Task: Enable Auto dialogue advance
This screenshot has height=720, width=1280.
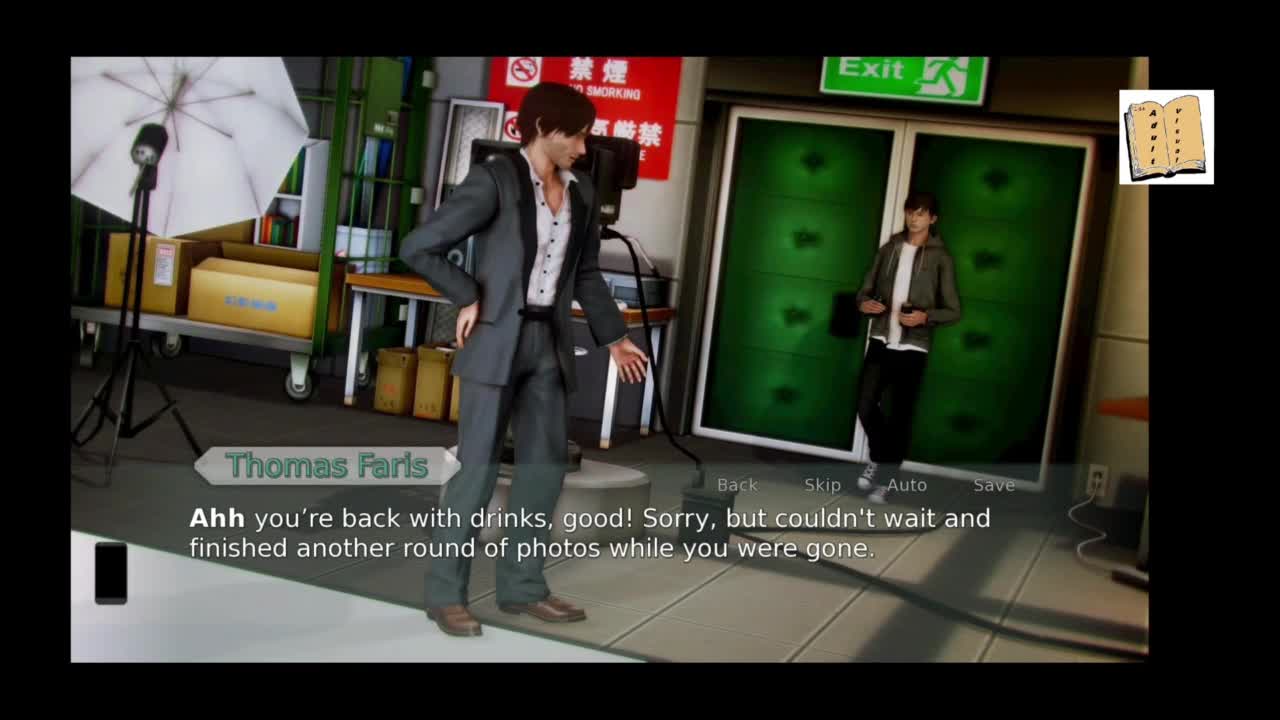Action: tap(907, 485)
